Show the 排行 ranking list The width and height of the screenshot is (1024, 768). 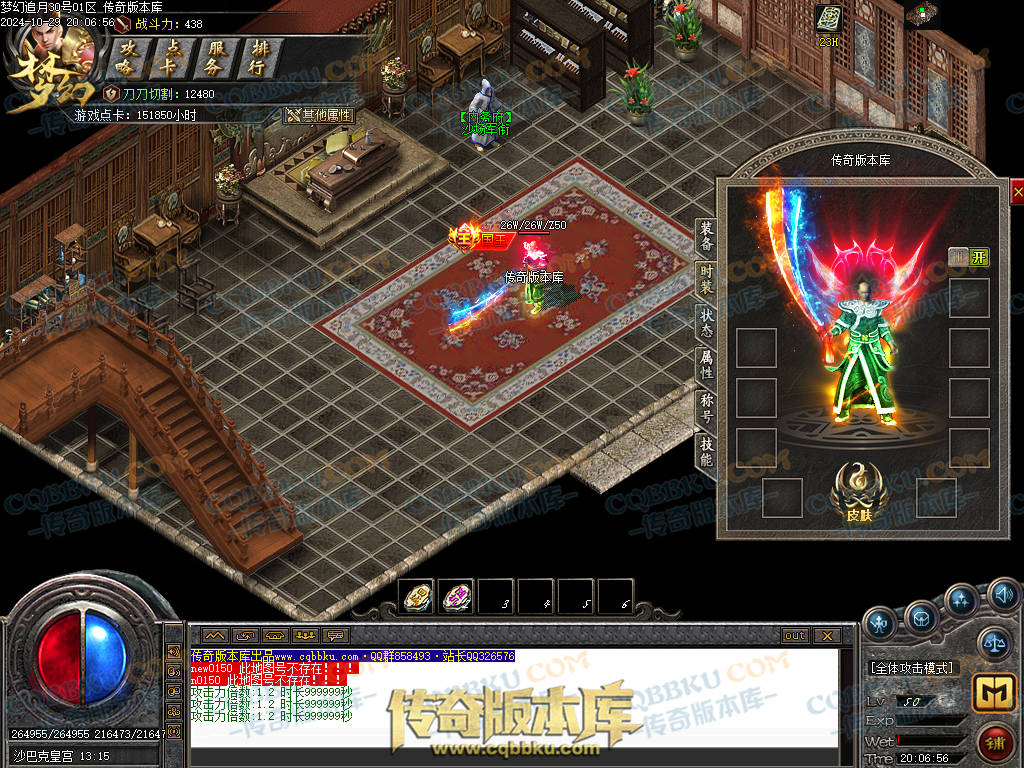click(258, 58)
